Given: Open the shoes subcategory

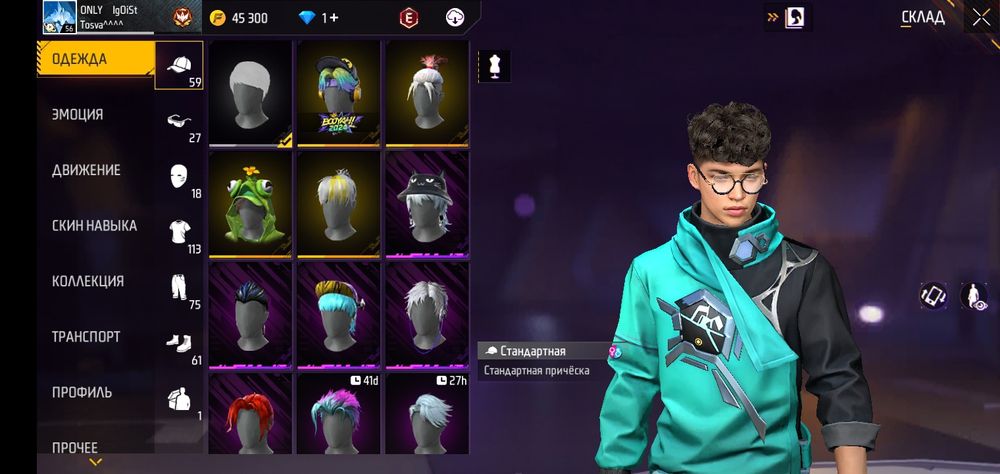Looking at the screenshot, I should click(180, 345).
